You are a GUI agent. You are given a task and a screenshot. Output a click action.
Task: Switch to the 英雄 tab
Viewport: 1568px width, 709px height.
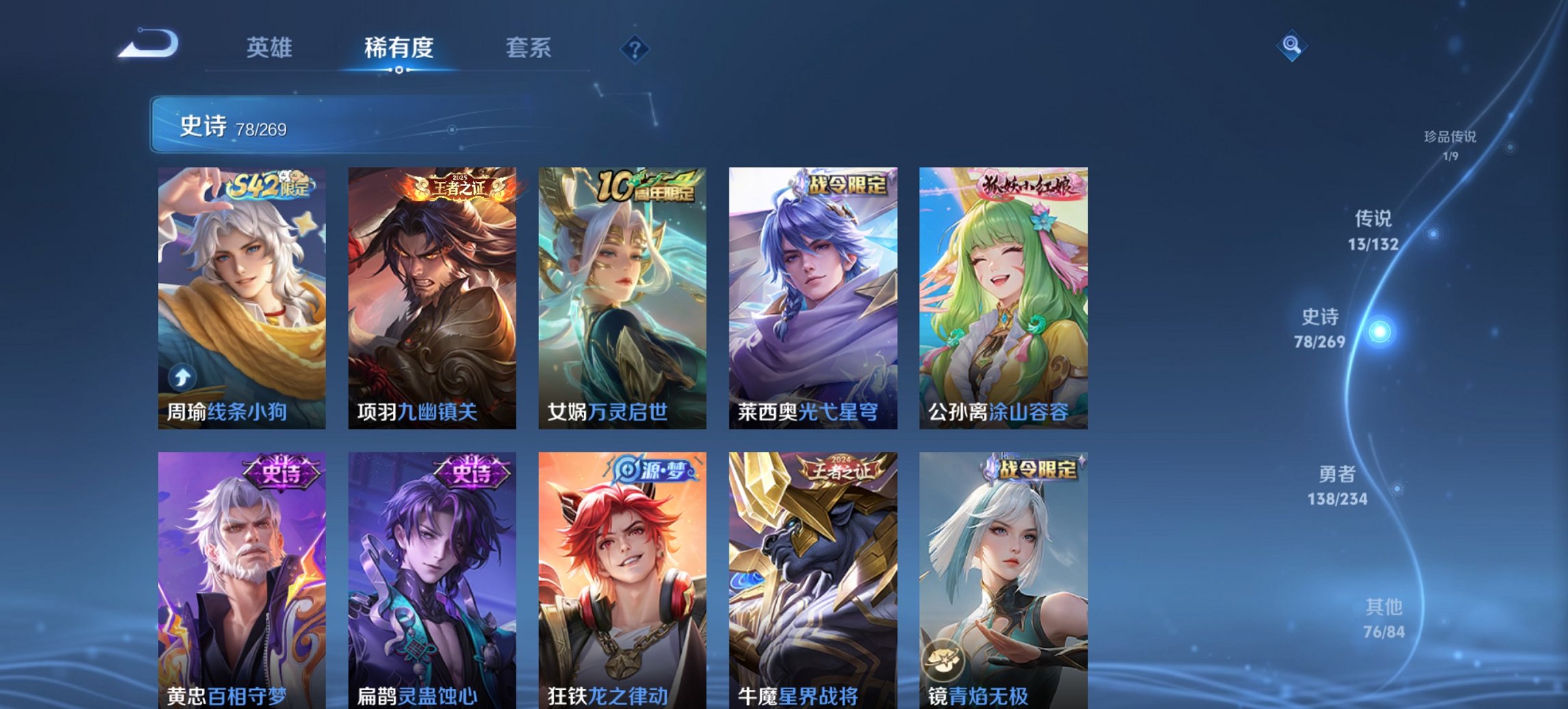tap(271, 47)
